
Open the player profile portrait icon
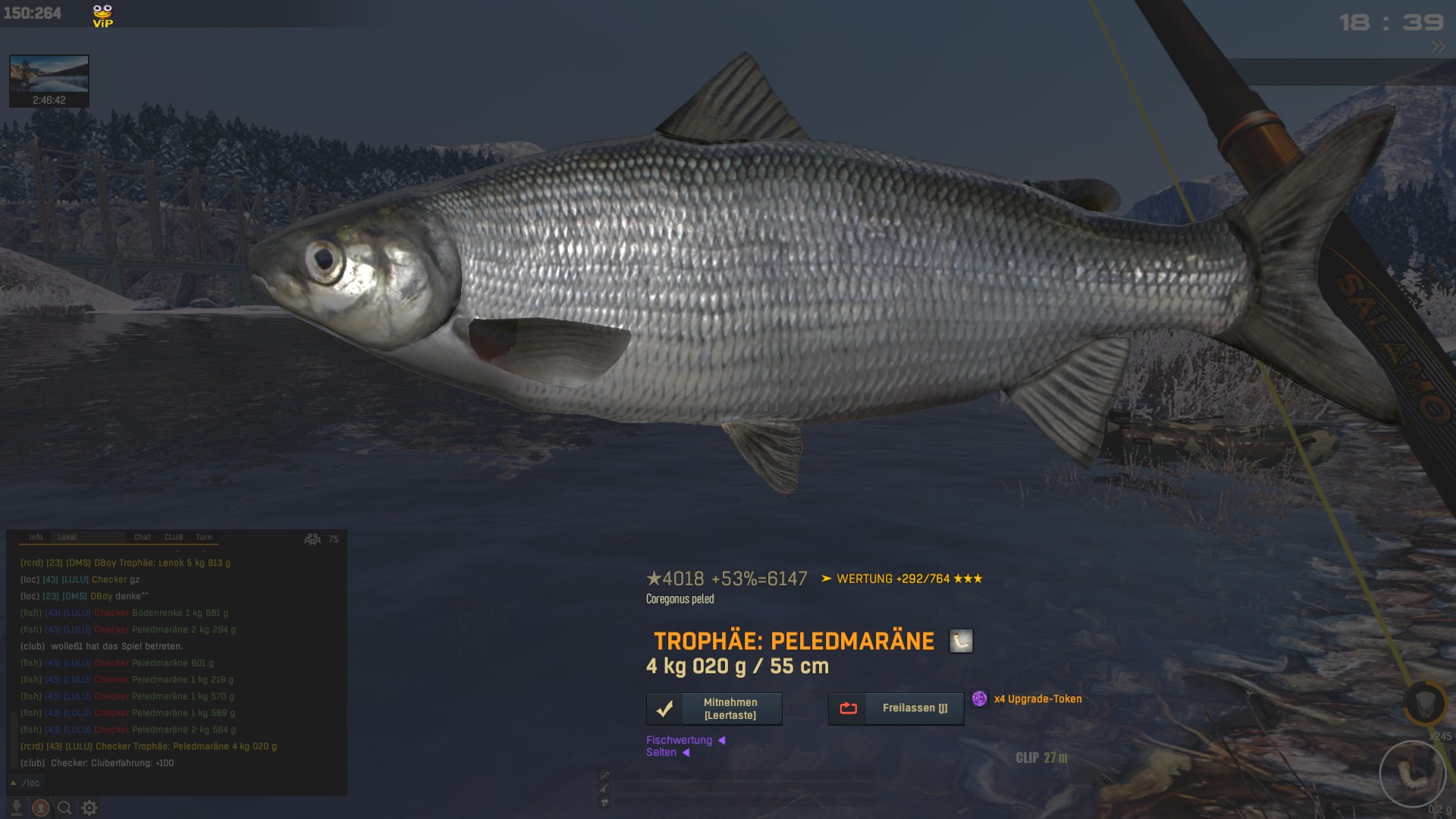[x=41, y=808]
